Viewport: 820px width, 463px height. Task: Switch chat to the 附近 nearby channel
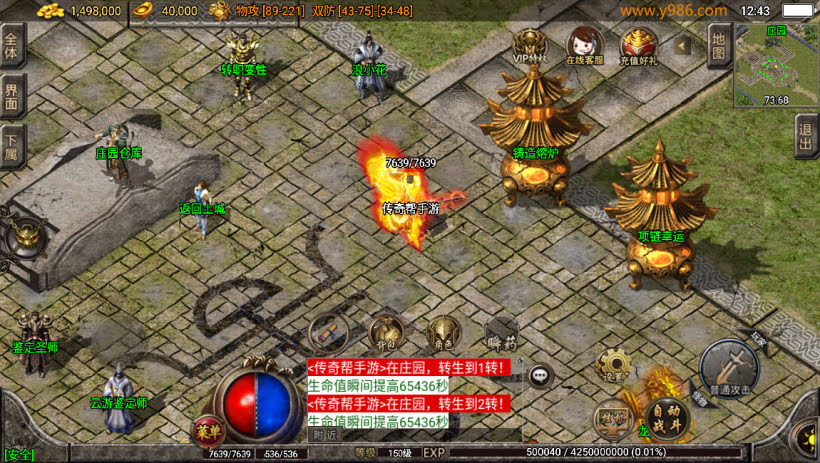325,435
